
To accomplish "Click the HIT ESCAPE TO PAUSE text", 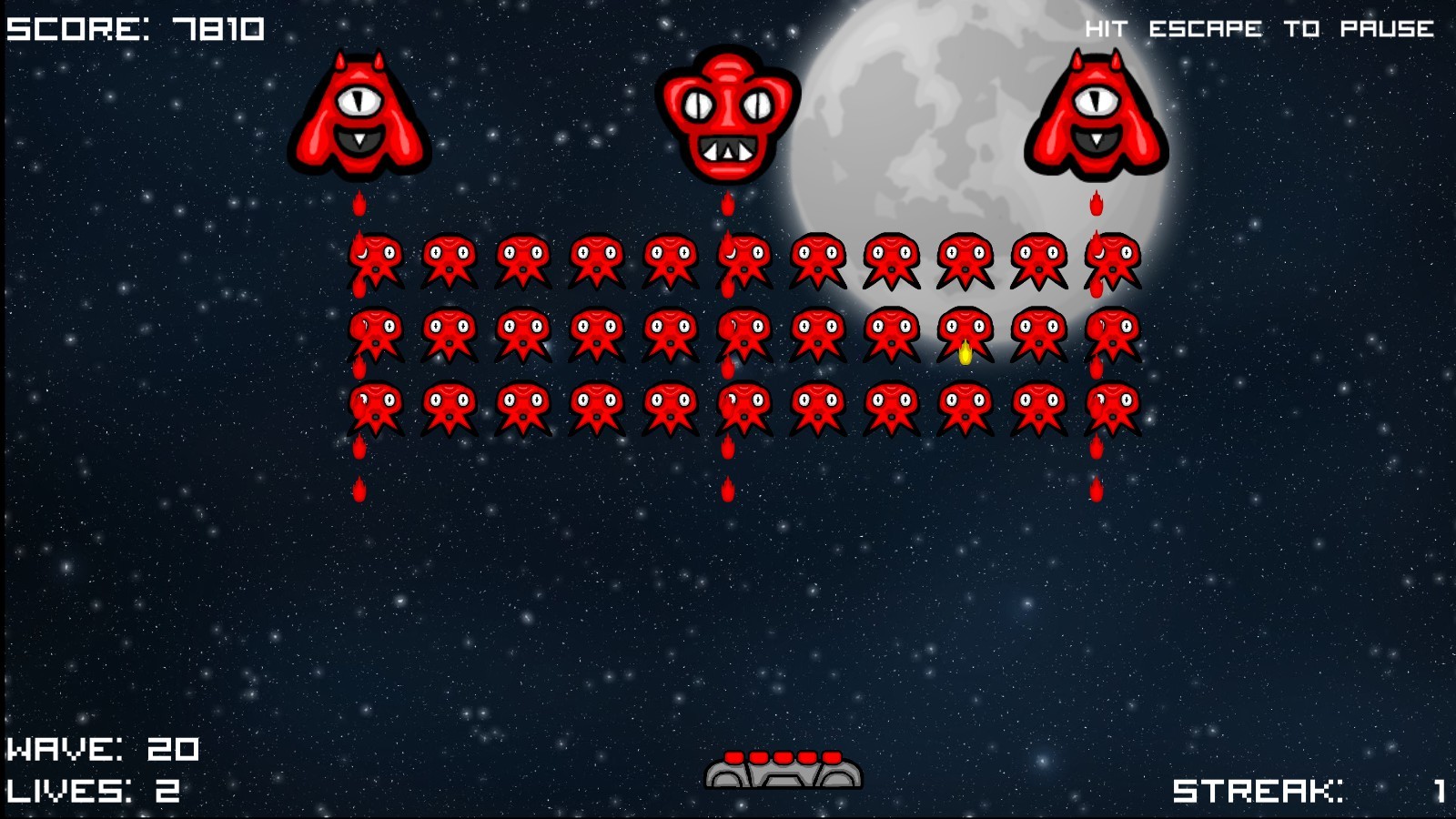I will (1260, 27).
